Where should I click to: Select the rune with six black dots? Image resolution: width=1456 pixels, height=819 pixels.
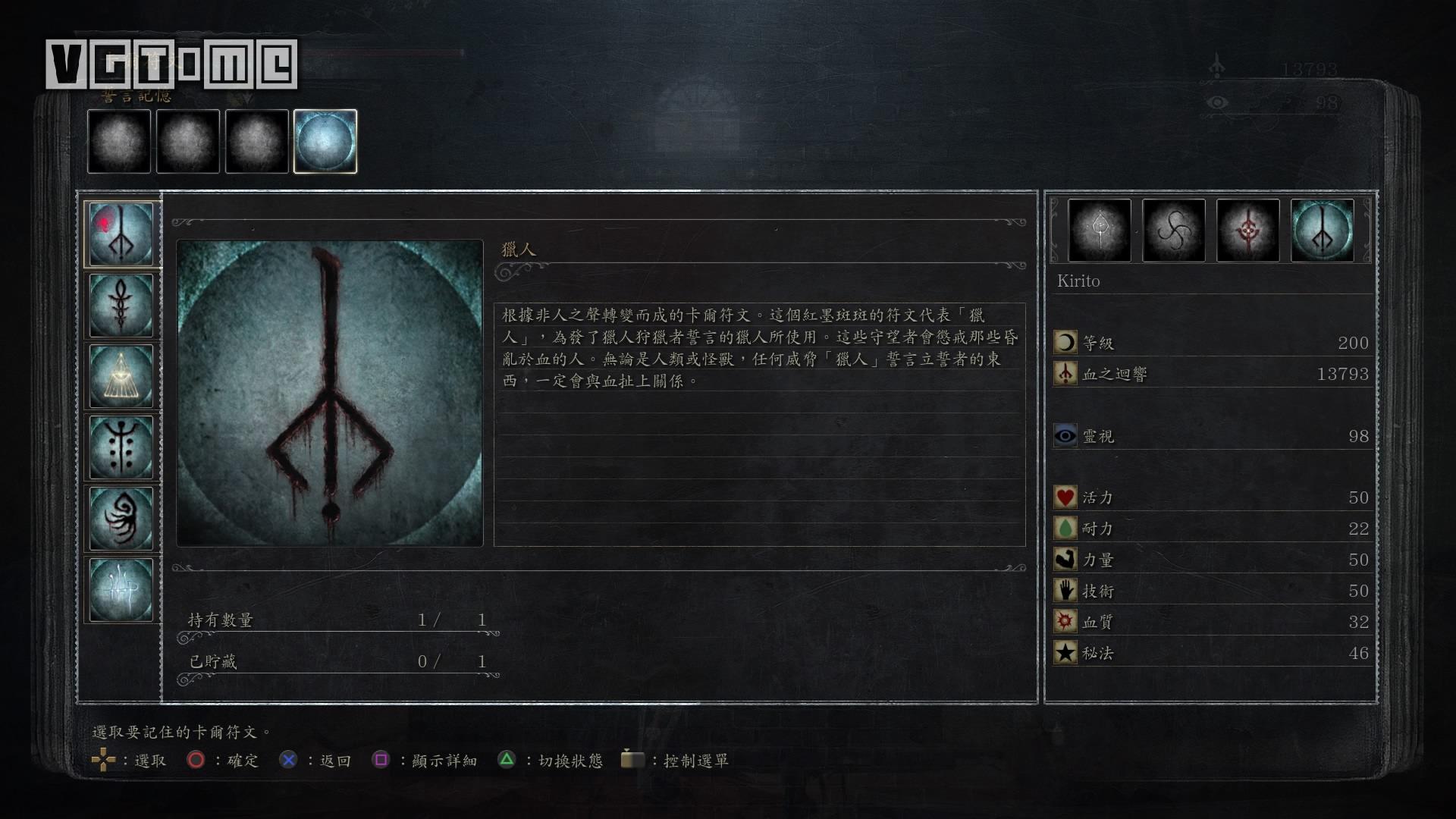coord(121,447)
